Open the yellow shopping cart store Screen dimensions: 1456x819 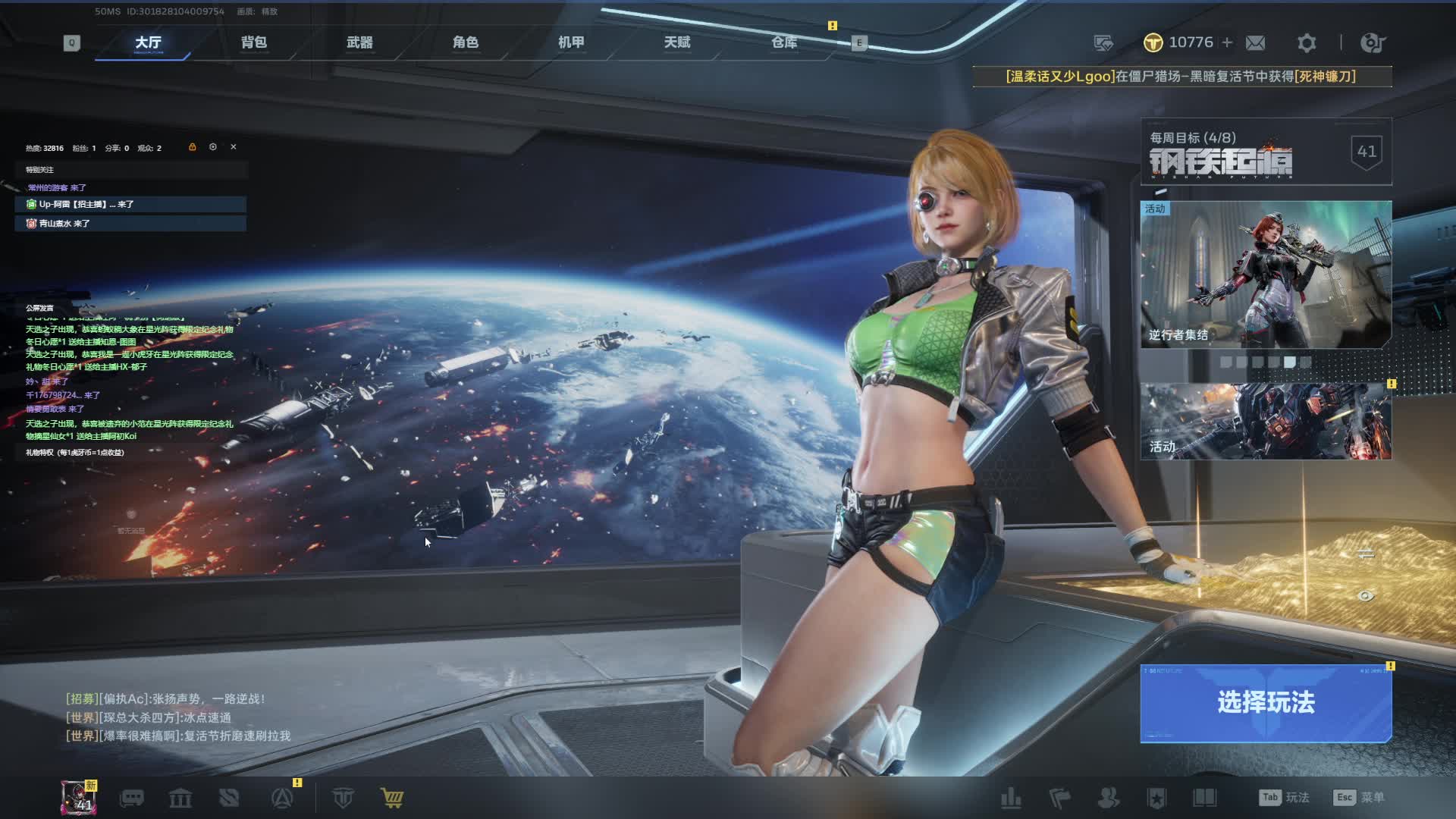point(392,798)
